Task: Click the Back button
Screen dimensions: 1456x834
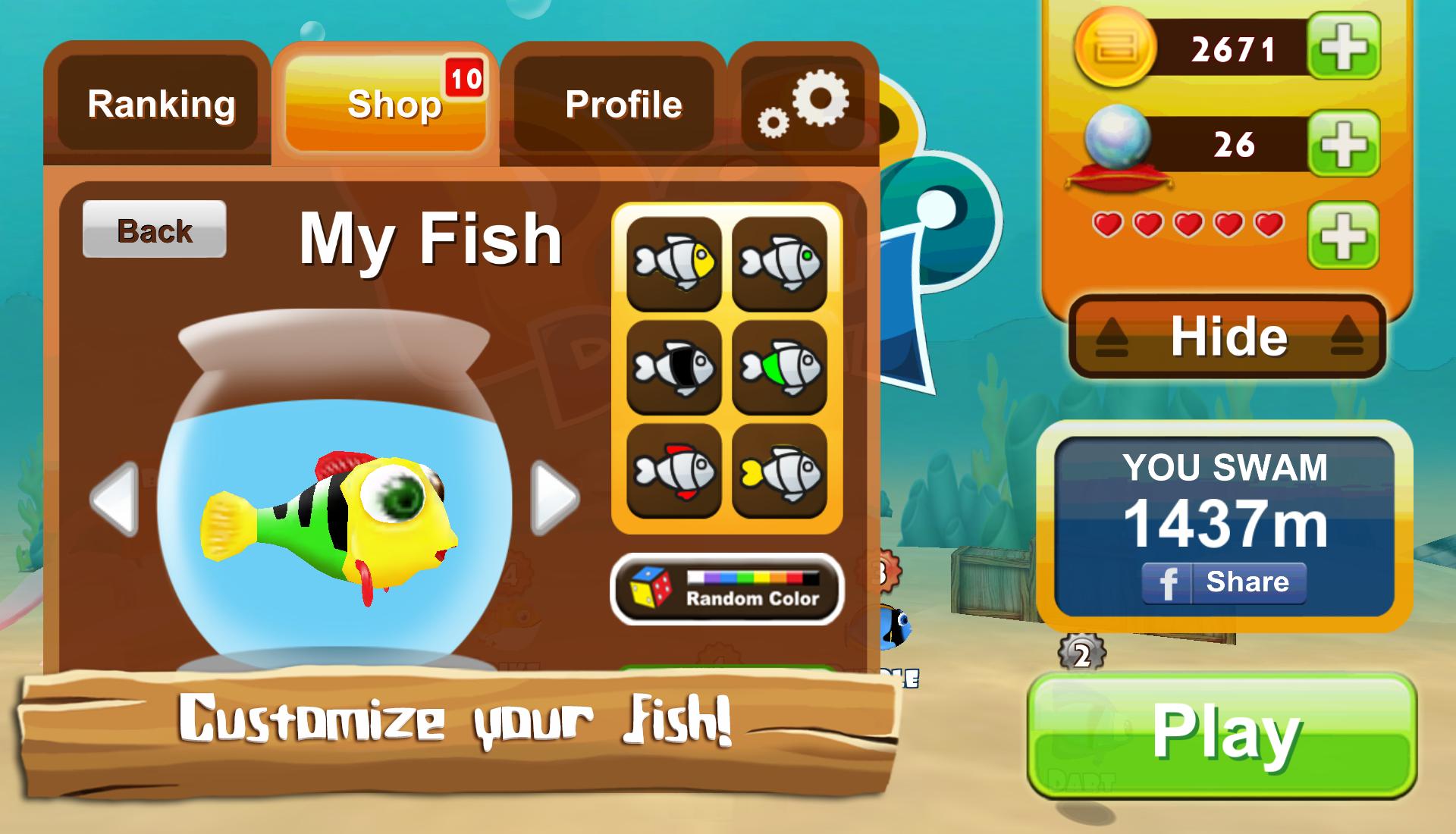Action: (x=155, y=230)
